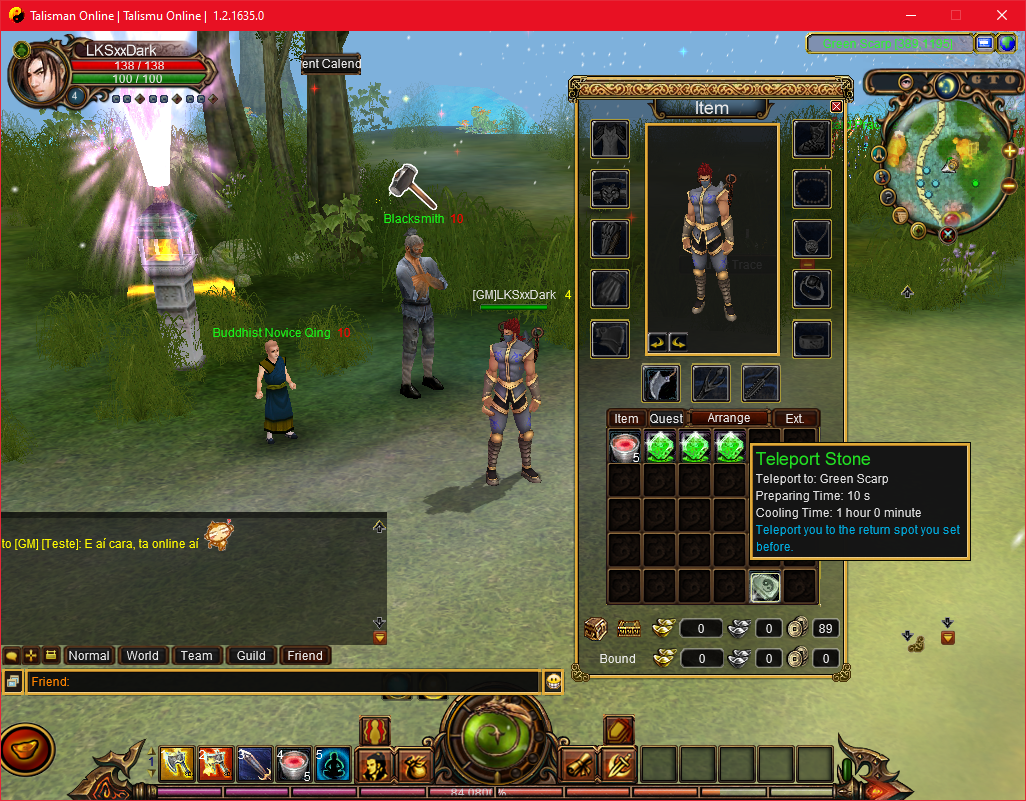This screenshot has height=801, width=1026.
Task: Use the red potion on the hotbar
Action: coord(293,765)
